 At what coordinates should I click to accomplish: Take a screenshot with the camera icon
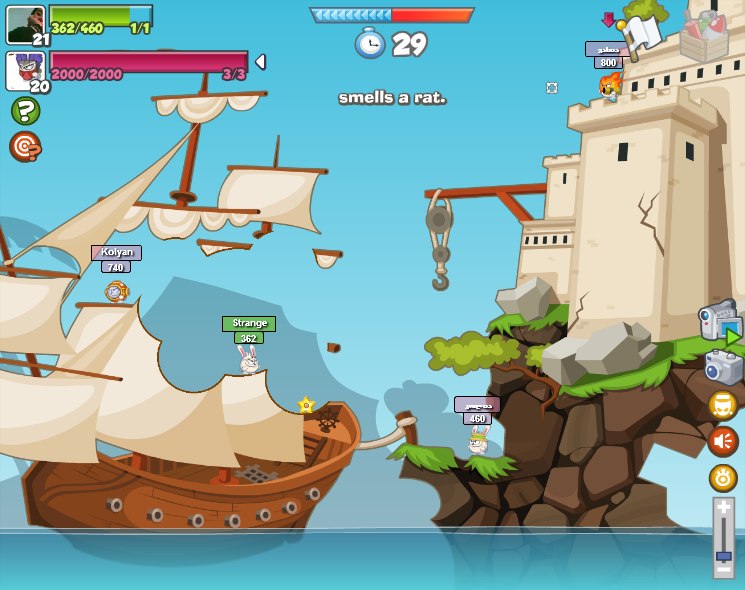[723, 366]
